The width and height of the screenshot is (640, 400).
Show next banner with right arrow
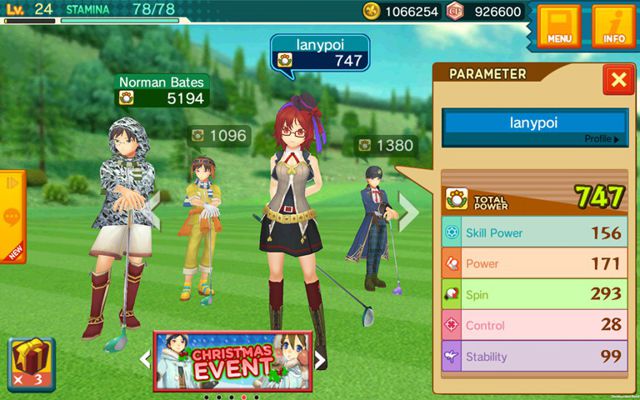[x=321, y=358]
